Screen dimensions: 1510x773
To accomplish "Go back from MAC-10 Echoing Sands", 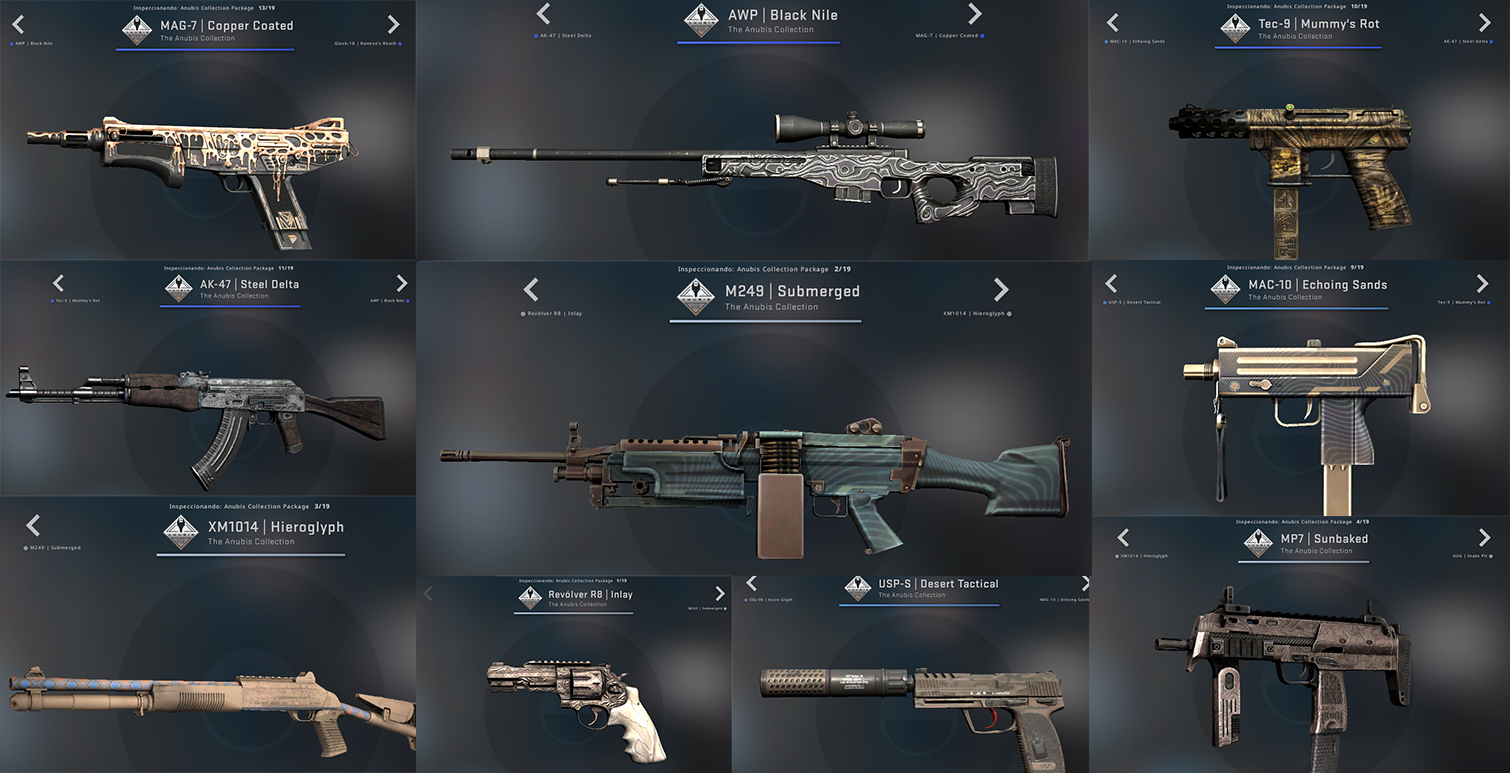I will tap(1111, 284).
